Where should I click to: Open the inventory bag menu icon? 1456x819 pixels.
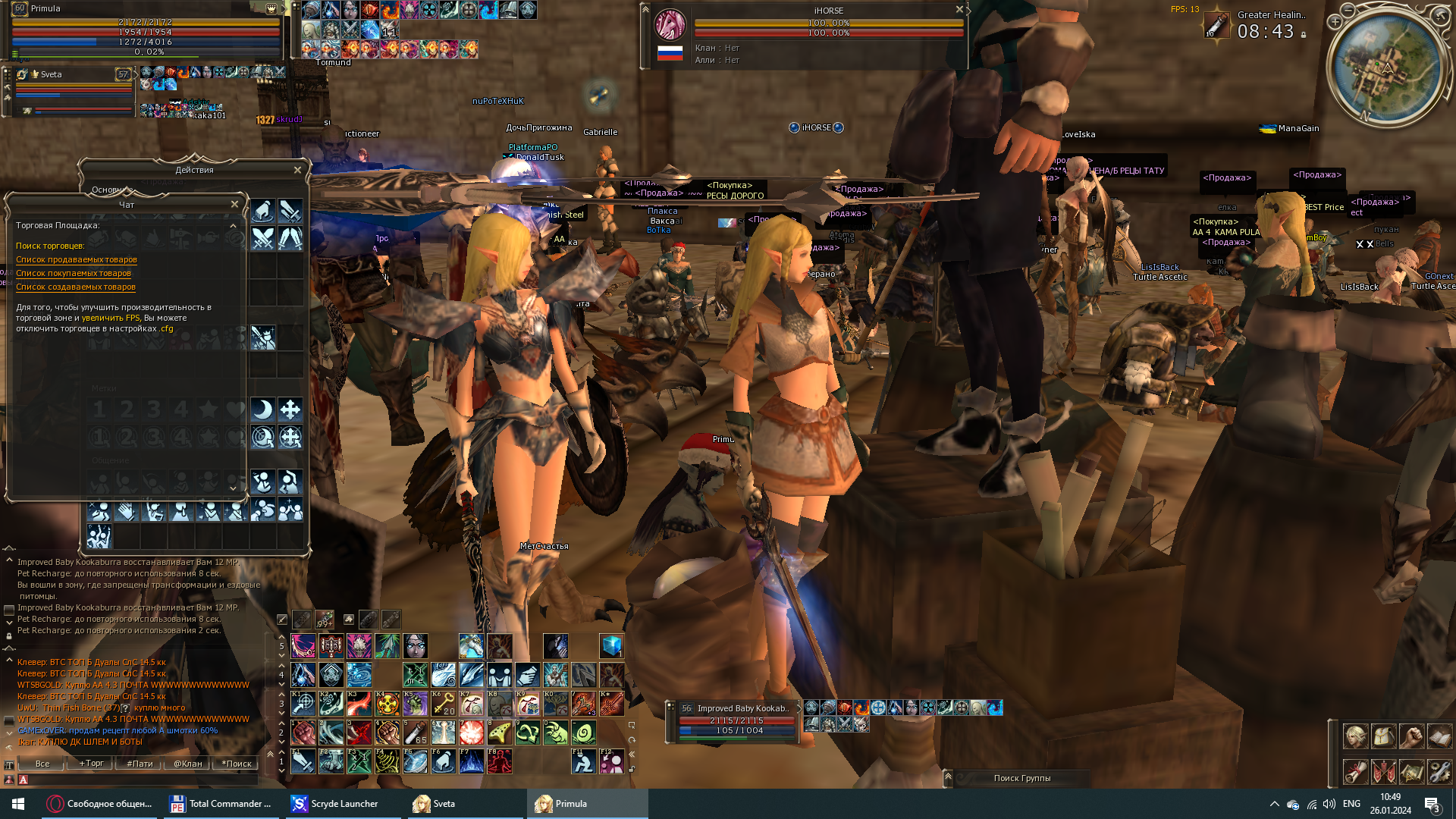(x=1383, y=736)
